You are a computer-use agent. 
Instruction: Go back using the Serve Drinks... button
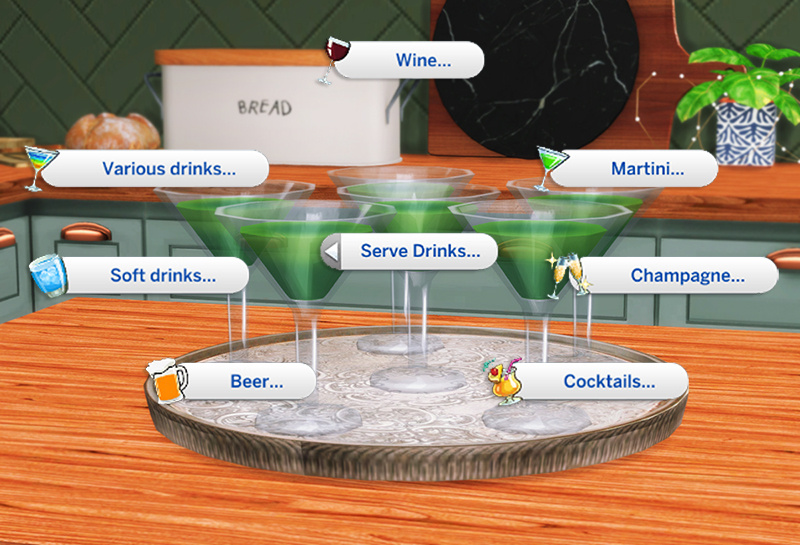pos(412,252)
